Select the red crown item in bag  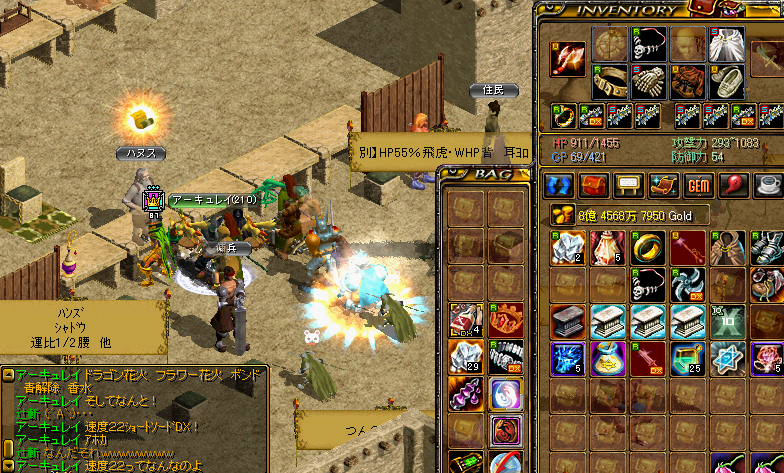(506, 319)
